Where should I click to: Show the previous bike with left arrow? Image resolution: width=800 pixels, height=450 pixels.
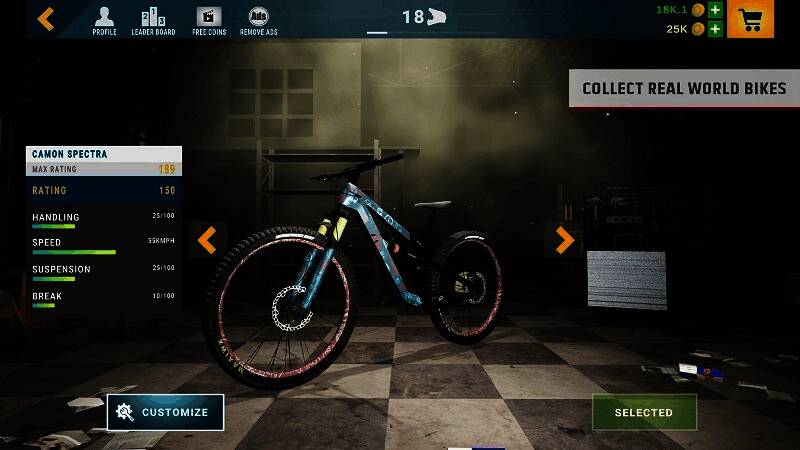(207, 240)
